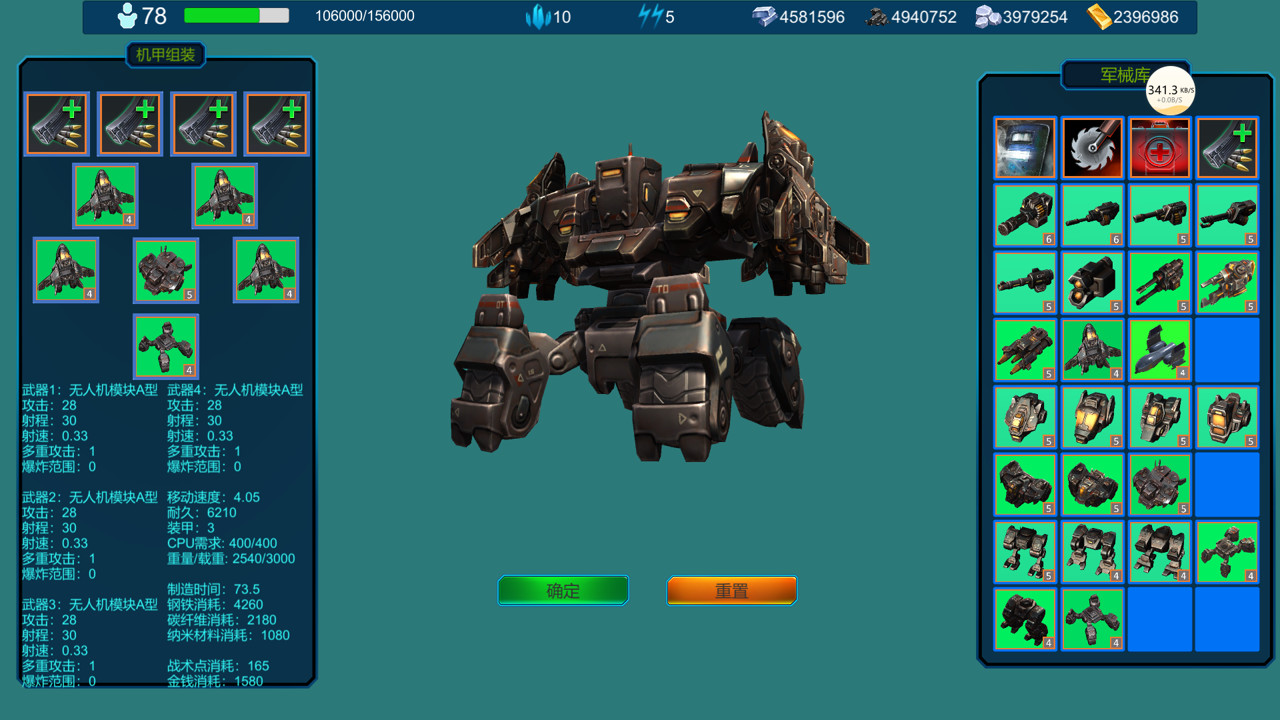Open an empty blue armory slot
This screenshot has height=720, width=1280.
point(1226,350)
